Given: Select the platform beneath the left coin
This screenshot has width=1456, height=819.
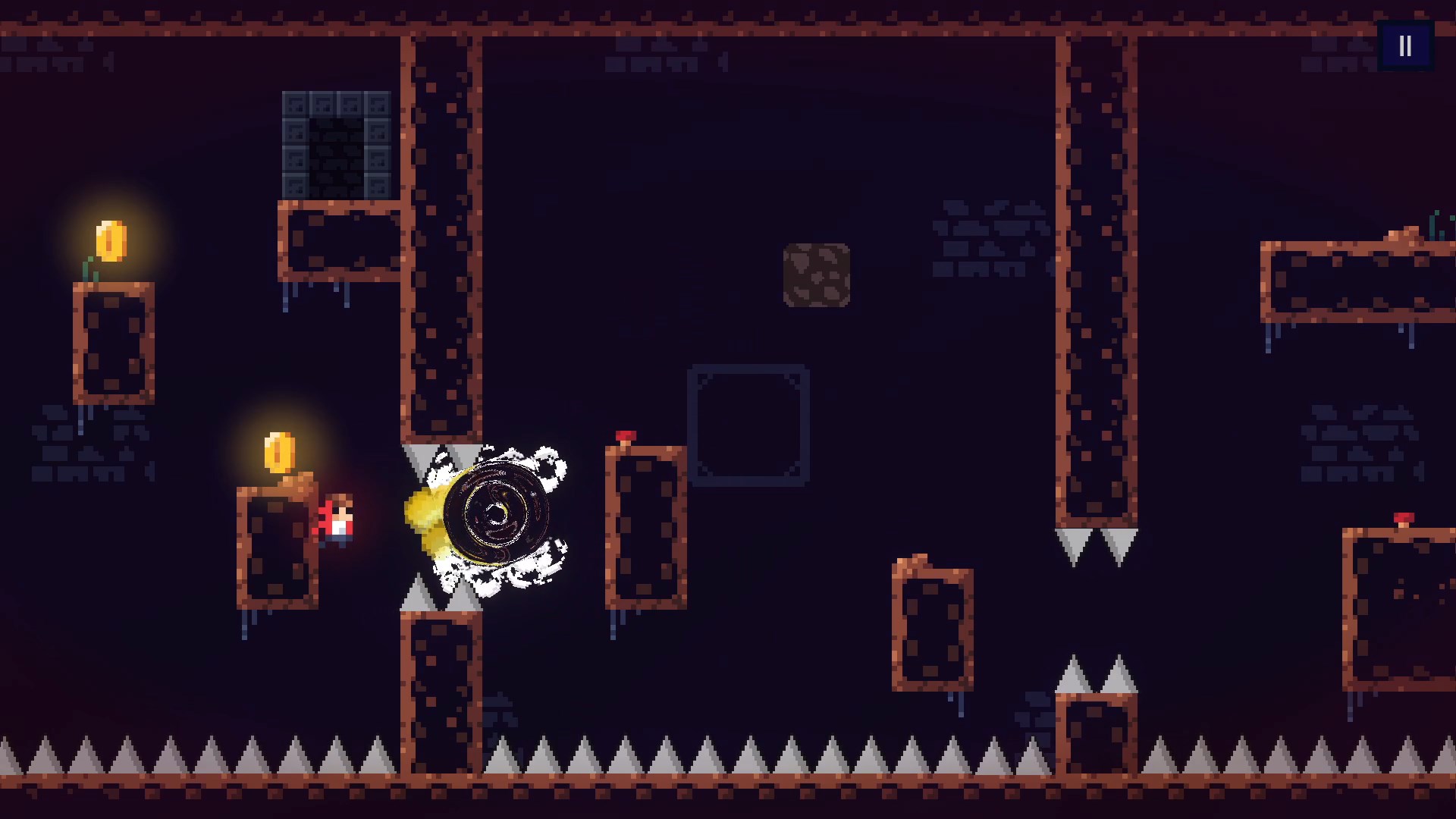Looking at the screenshot, I should pos(112,341).
